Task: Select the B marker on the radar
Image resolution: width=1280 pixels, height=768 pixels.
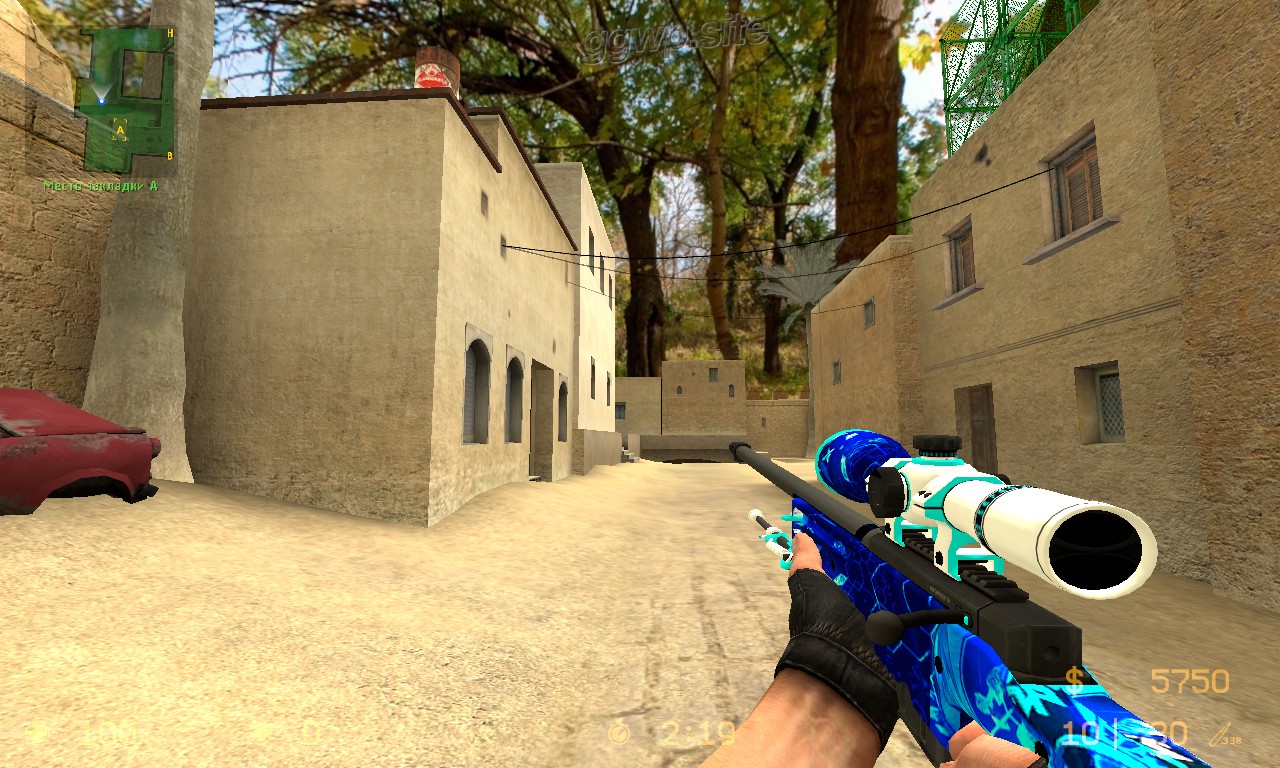Action: point(170,155)
